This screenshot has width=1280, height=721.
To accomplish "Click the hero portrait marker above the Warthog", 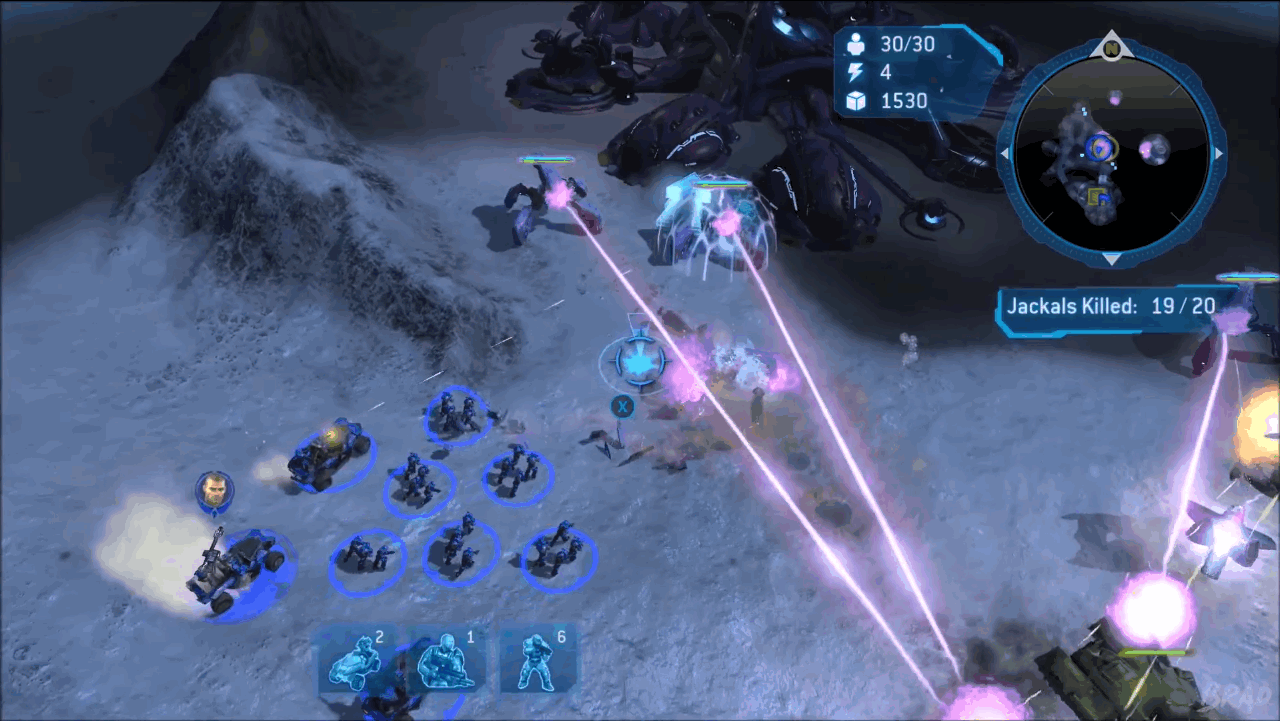I will tap(214, 490).
